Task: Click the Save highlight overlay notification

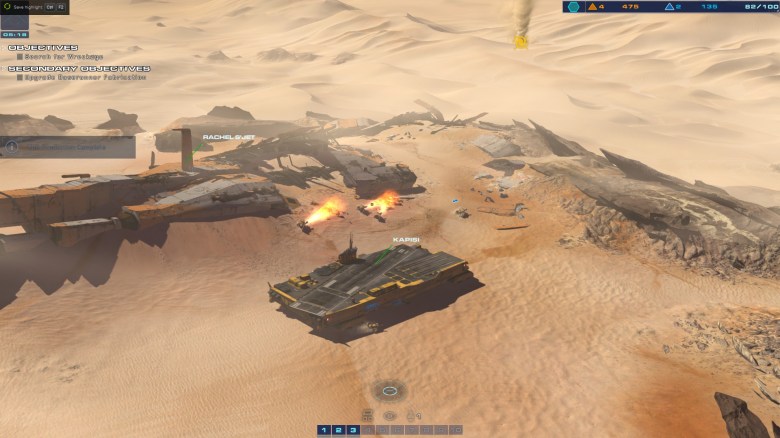Action: tap(34, 7)
